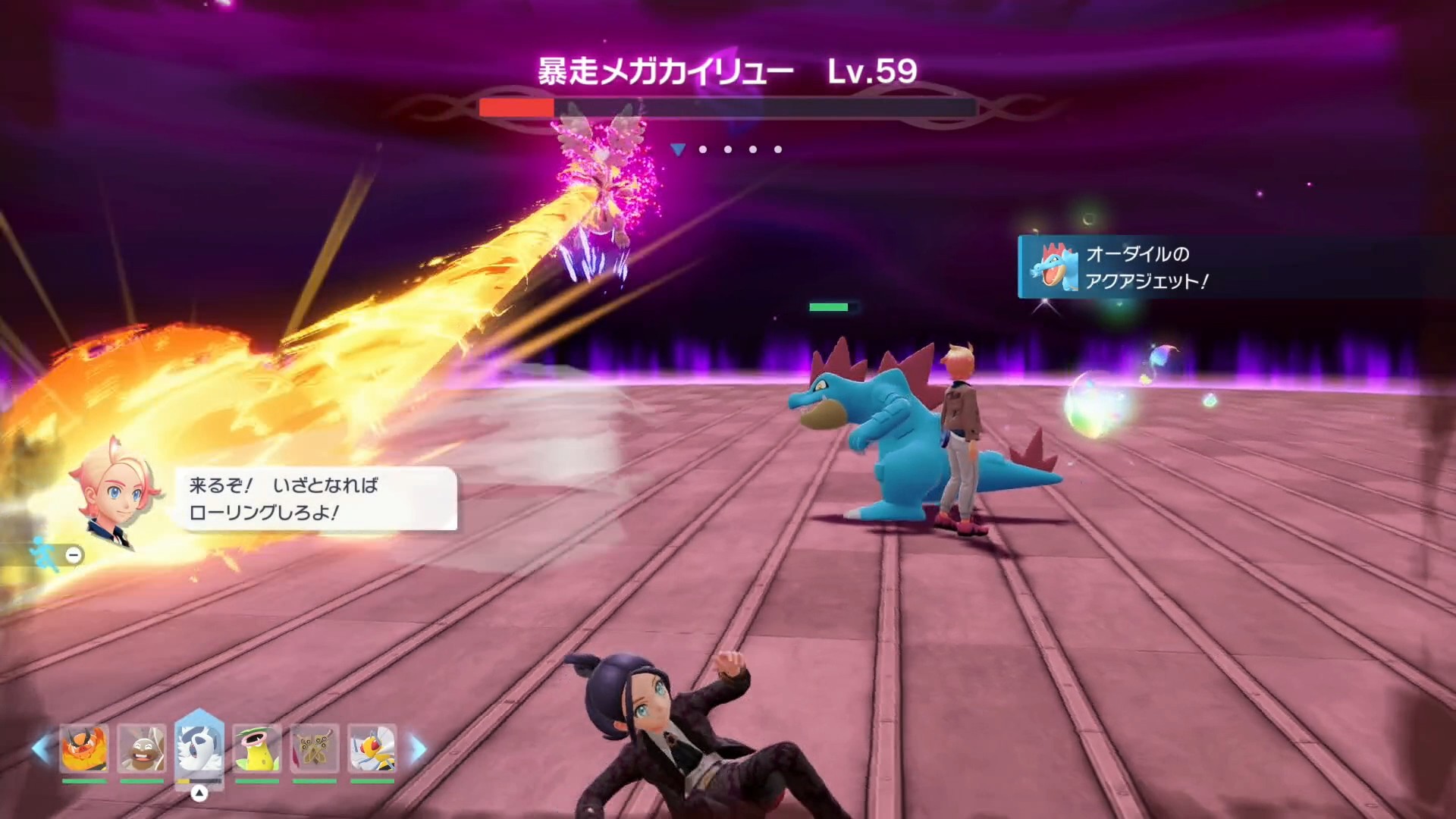Screen dimensions: 1456x819
Task: Pick Beedrill from the party bar
Action: tap(372, 748)
